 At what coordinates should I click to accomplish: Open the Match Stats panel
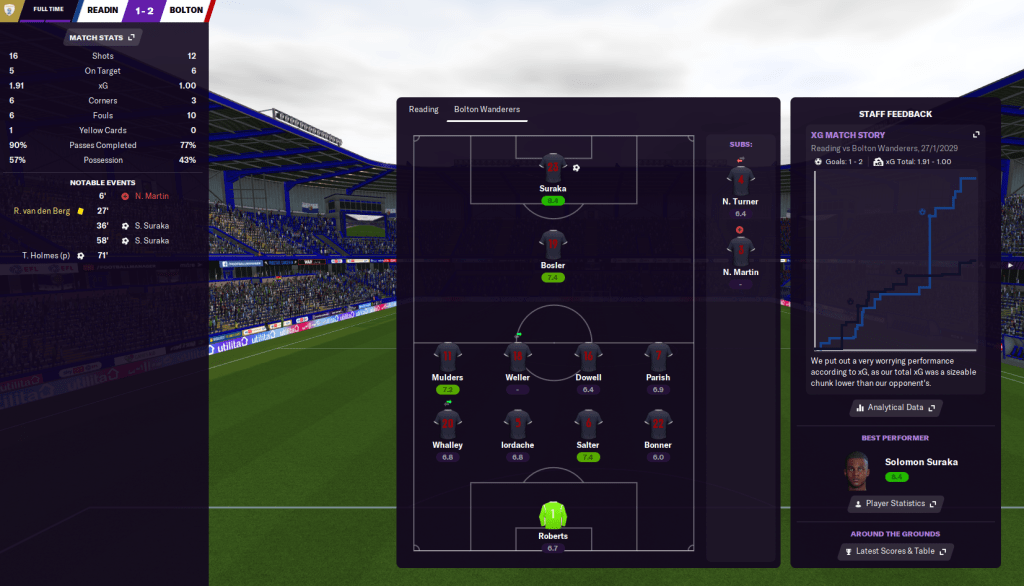click(x=103, y=38)
